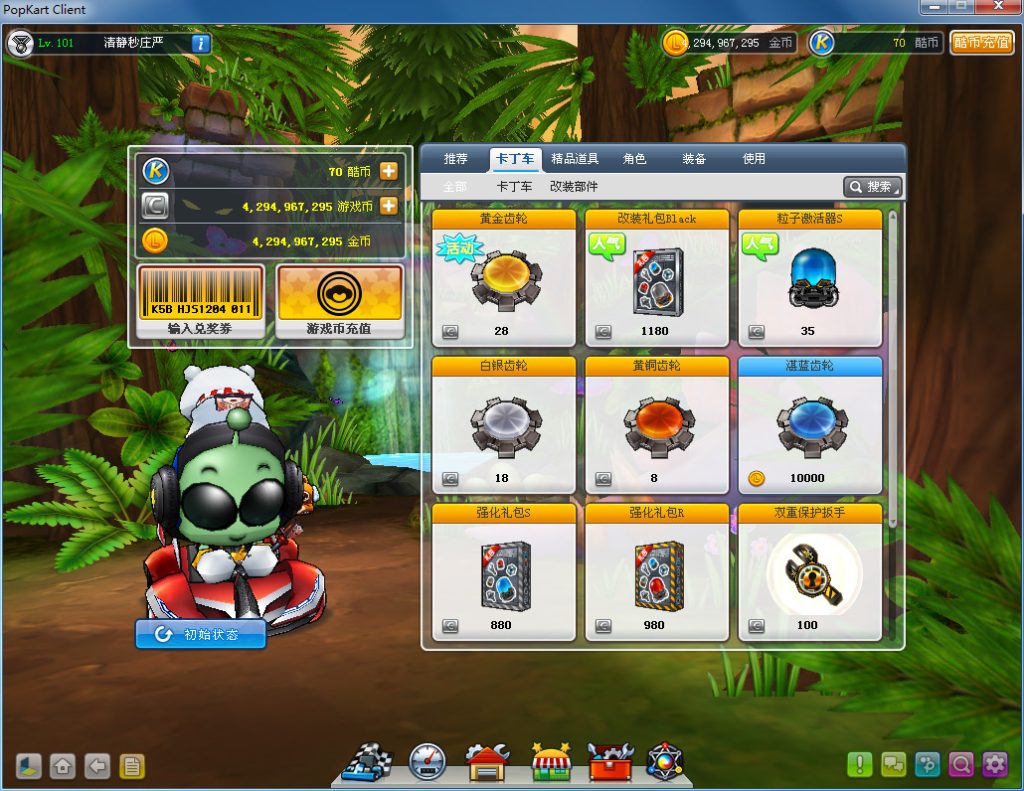The height and width of the screenshot is (791, 1024).
Task: Click the 搜索 search button
Action: [872, 187]
